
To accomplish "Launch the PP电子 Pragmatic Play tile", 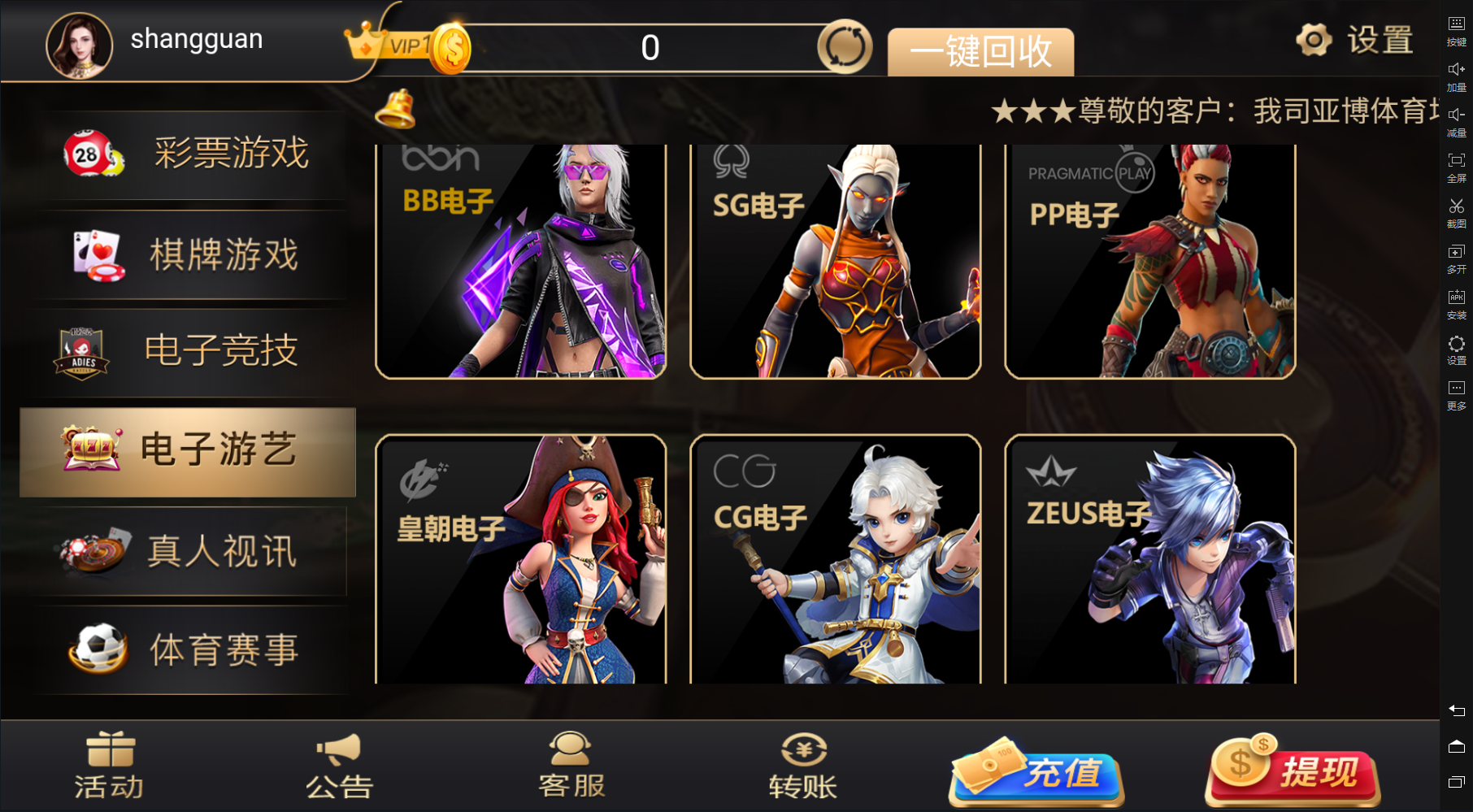I will click(x=1149, y=262).
